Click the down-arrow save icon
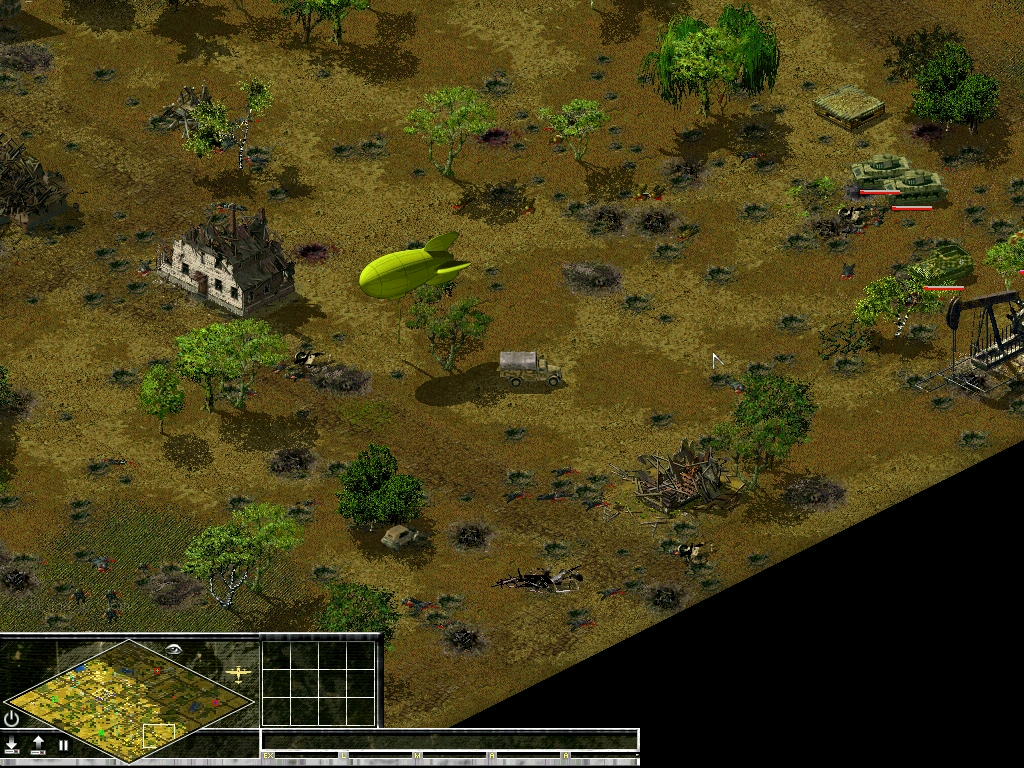Screen dimensions: 1024x768 [x=12, y=745]
